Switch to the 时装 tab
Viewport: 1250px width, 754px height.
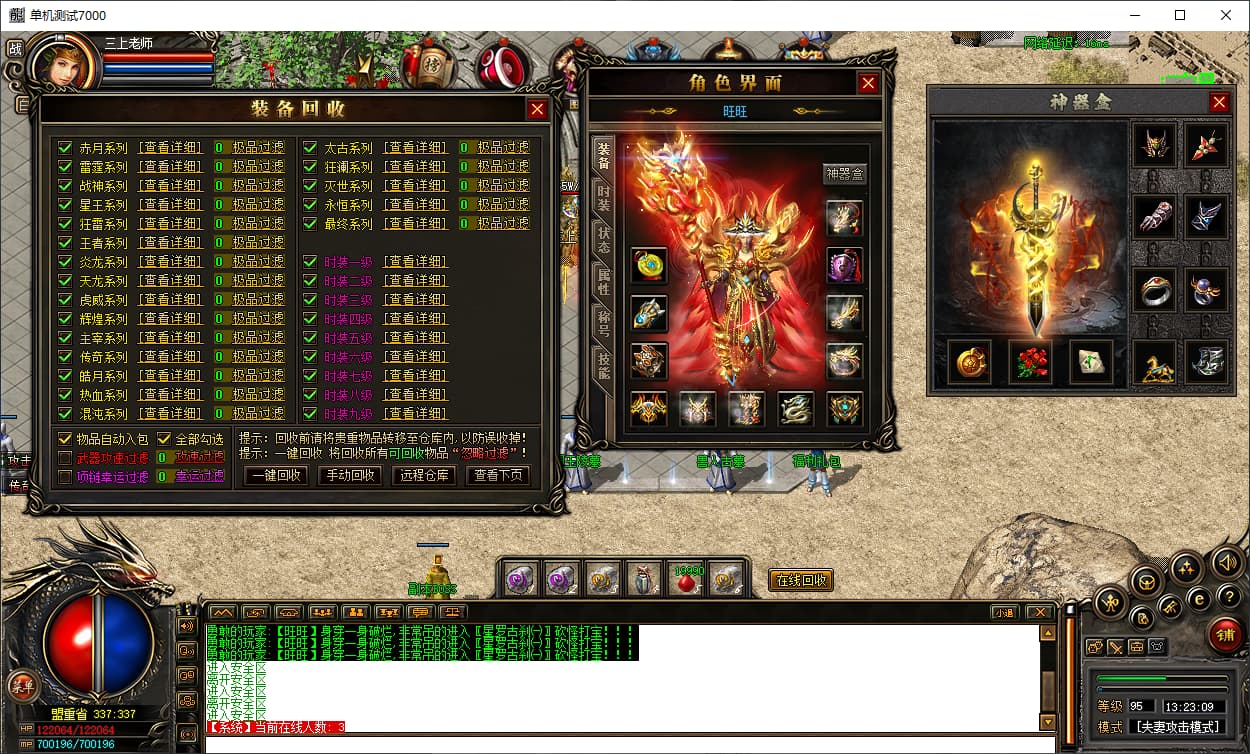(x=603, y=196)
